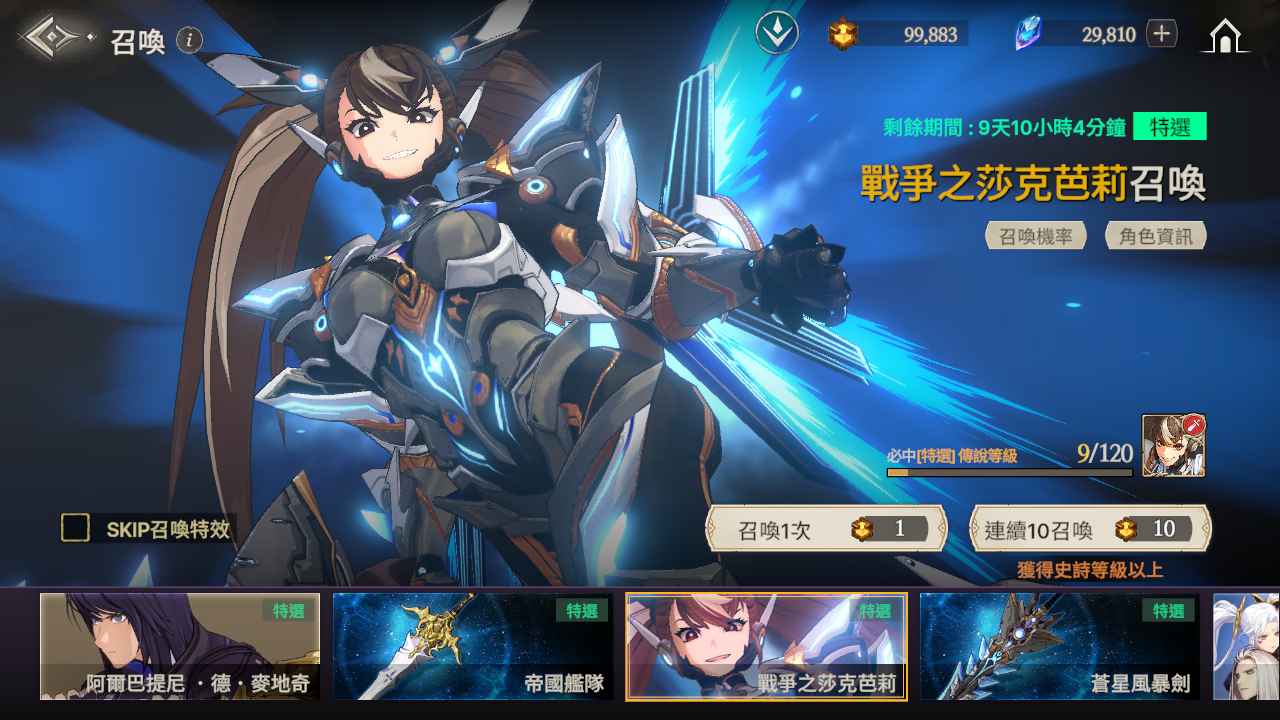Show the partially visible white-haired banner
The width and height of the screenshot is (1280, 720).
tap(1246, 646)
